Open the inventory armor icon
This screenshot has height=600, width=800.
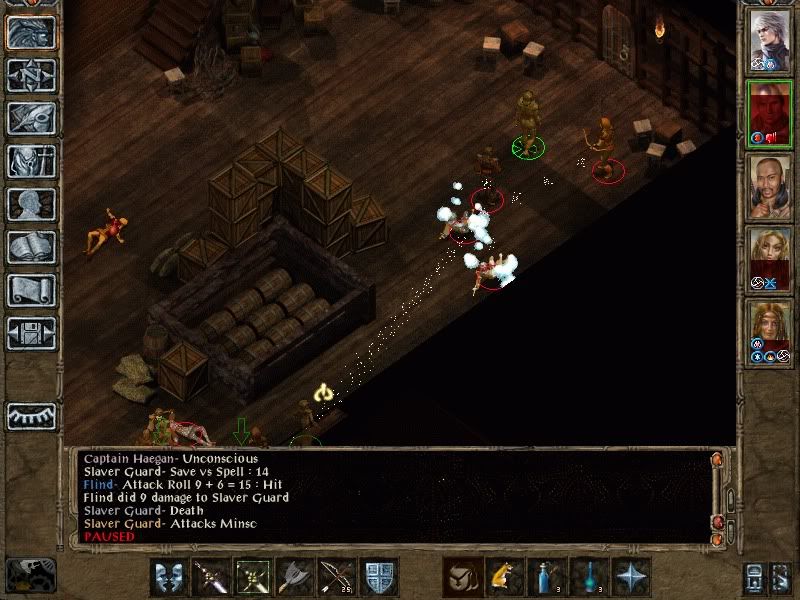pos(31,162)
